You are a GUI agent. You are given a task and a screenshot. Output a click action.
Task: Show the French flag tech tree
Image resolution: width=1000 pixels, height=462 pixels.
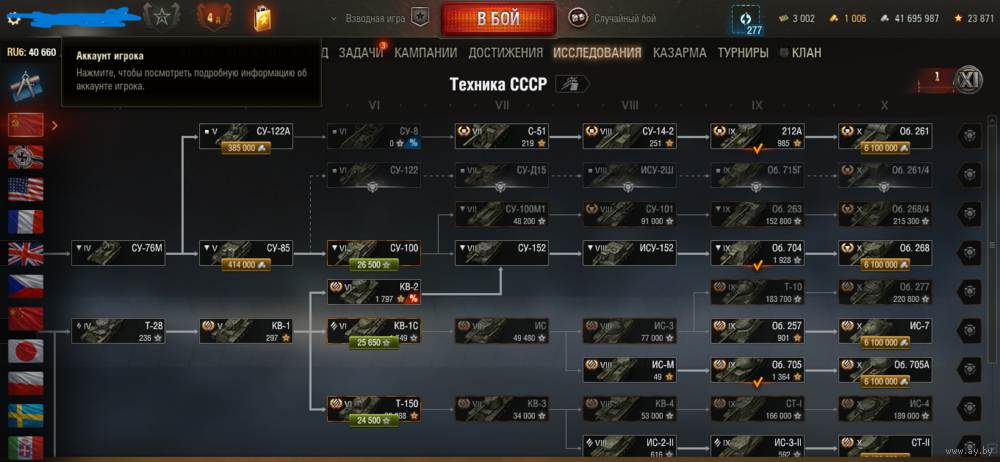click(x=25, y=221)
